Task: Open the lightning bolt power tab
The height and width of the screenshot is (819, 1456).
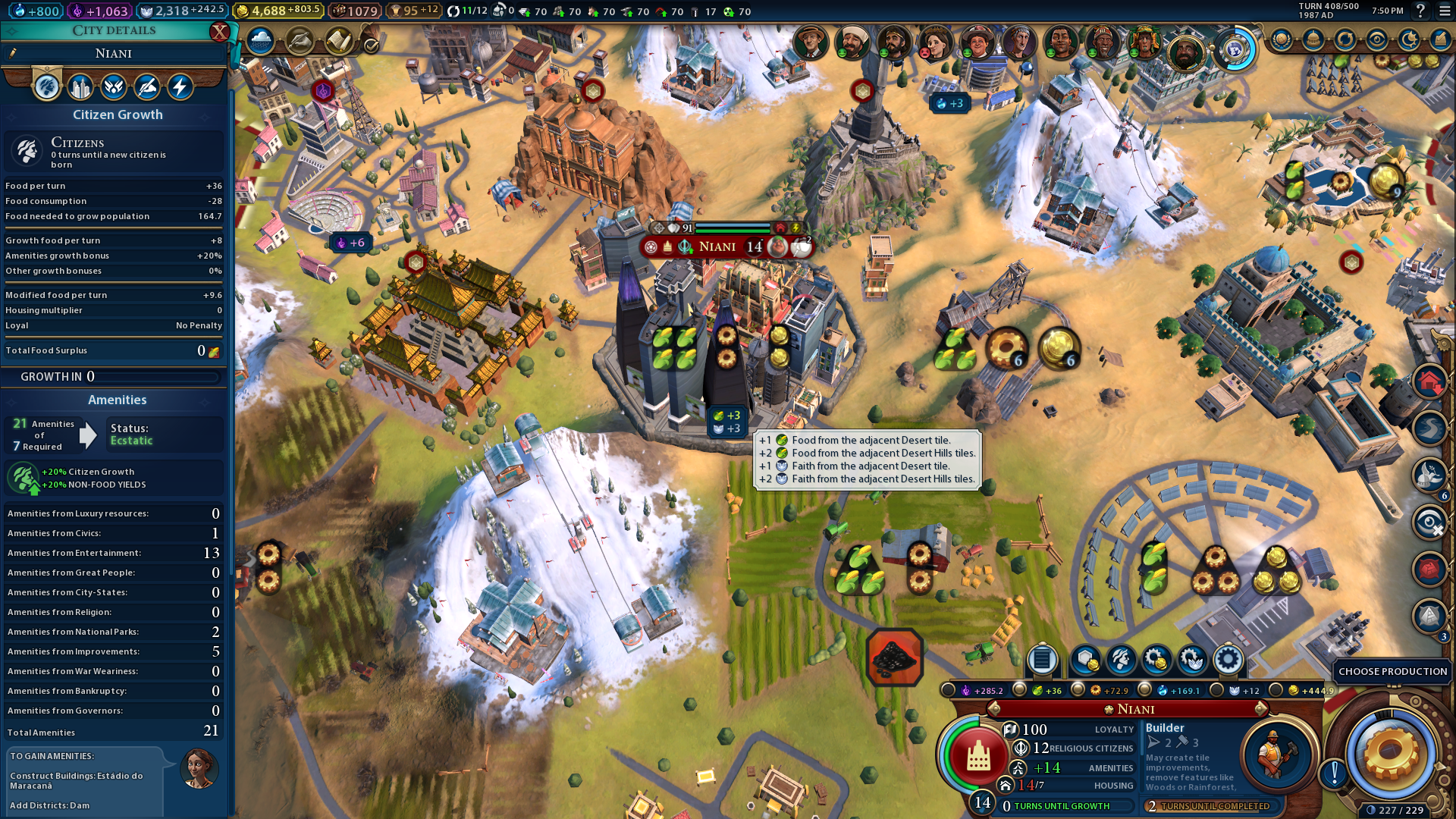Action: point(180,87)
